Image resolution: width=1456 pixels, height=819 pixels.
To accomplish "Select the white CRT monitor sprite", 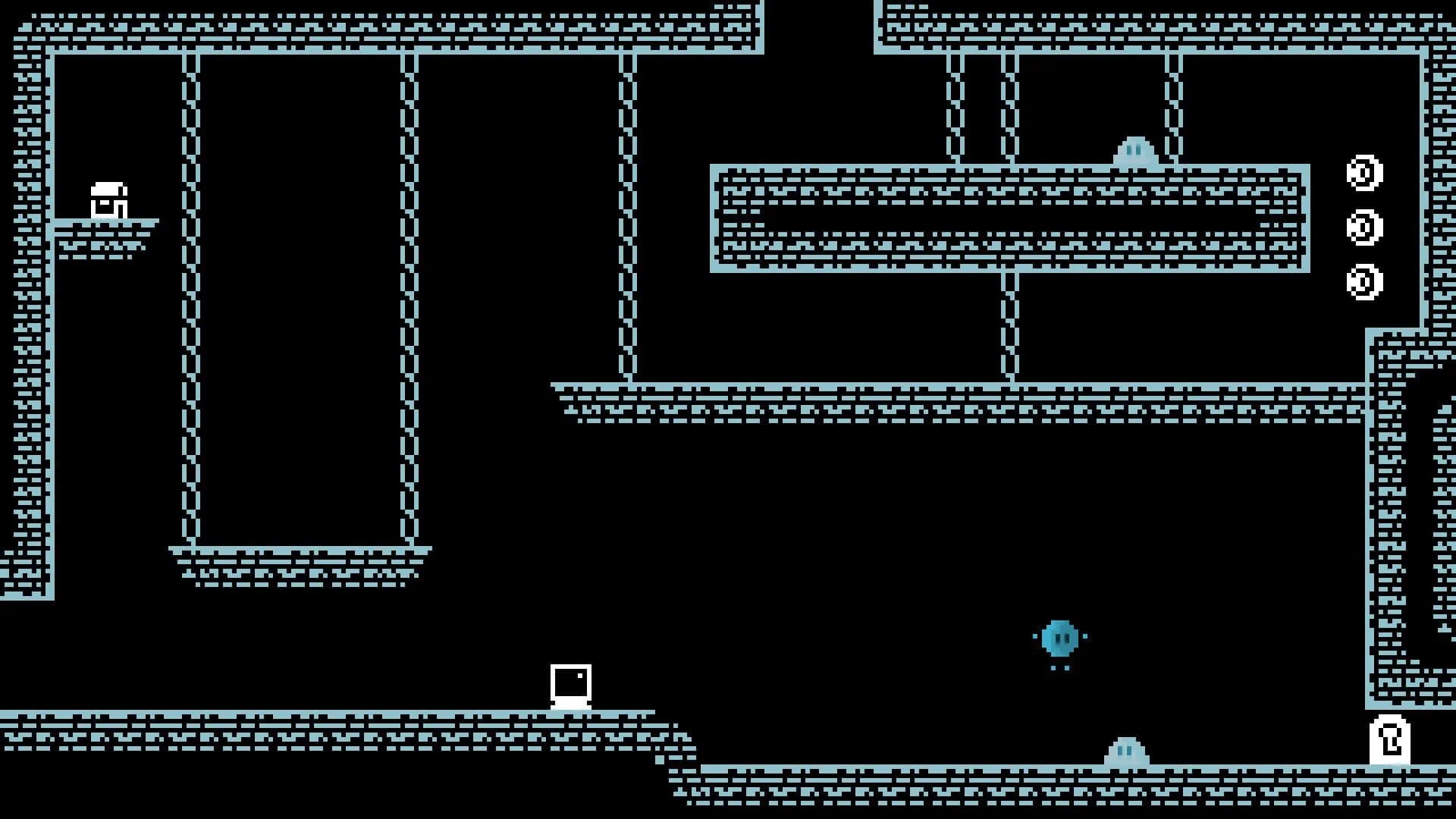I will (x=571, y=686).
